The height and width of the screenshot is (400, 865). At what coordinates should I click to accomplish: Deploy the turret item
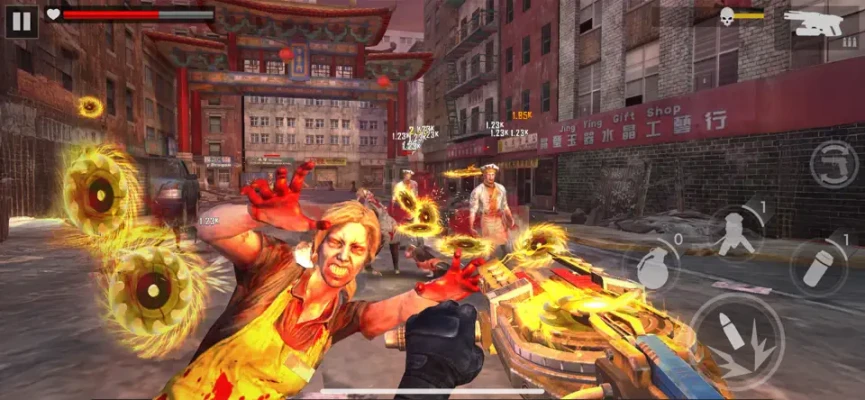pyautogui.click(x=737, y=233)
